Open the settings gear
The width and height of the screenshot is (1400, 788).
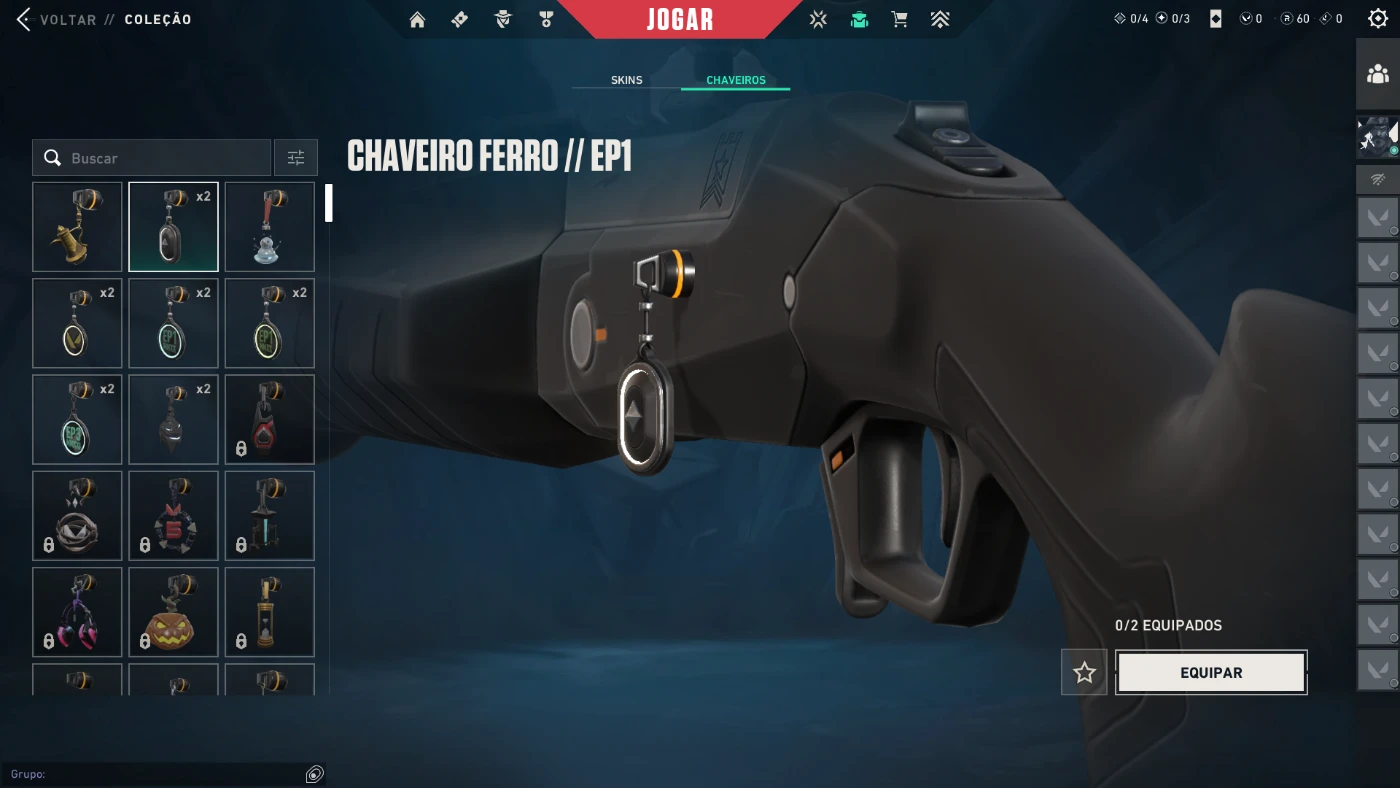tap(1378, 19)
